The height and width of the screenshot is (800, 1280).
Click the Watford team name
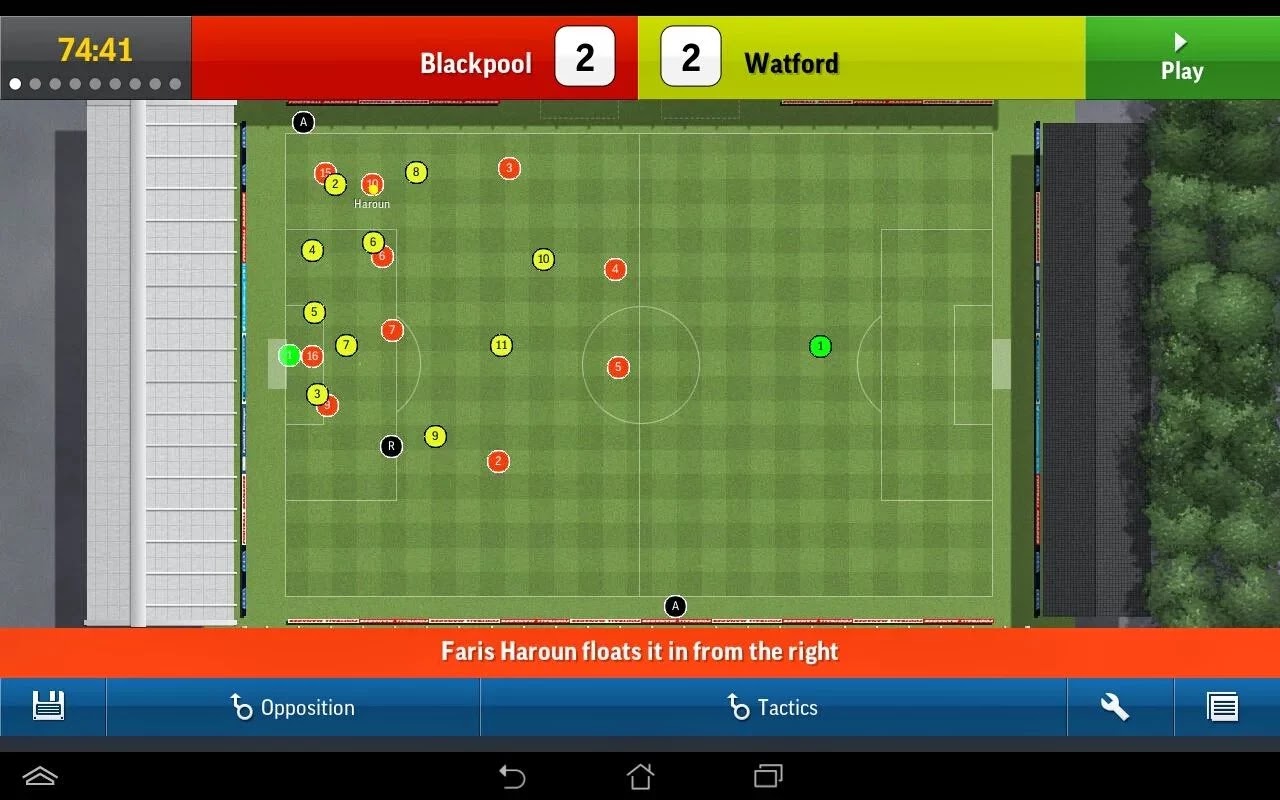coord(790,62)
